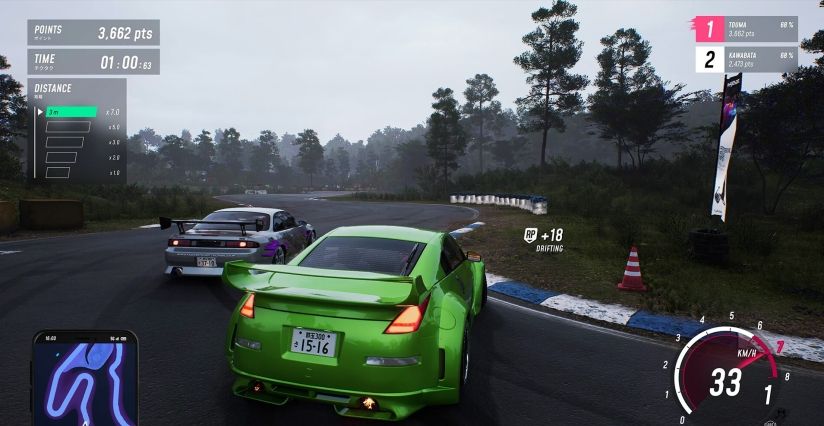
Task: Select Kawabata's second-place leaderboard row
Action: click(x=746, y=59)
